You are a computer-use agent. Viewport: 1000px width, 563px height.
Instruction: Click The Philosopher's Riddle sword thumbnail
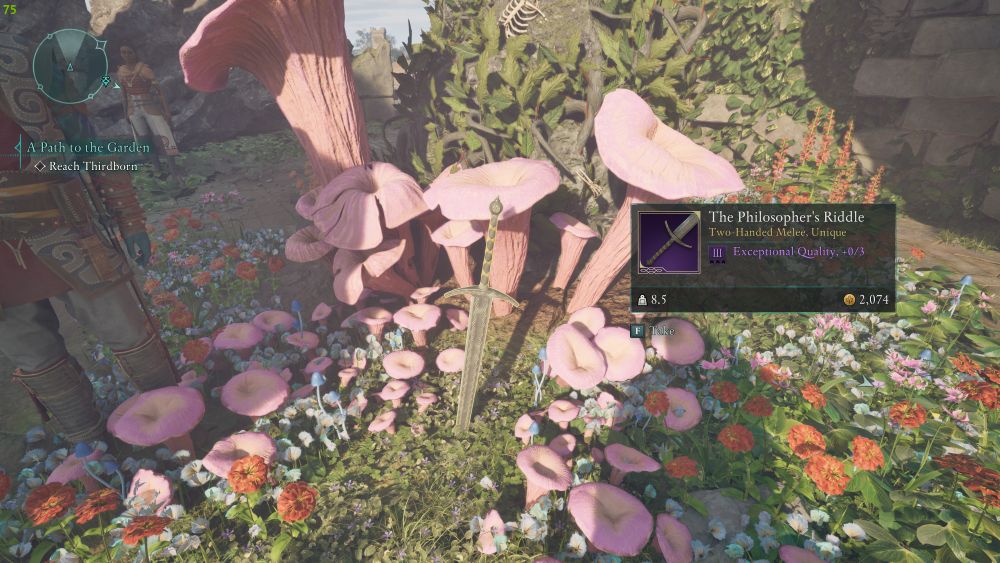670,240
